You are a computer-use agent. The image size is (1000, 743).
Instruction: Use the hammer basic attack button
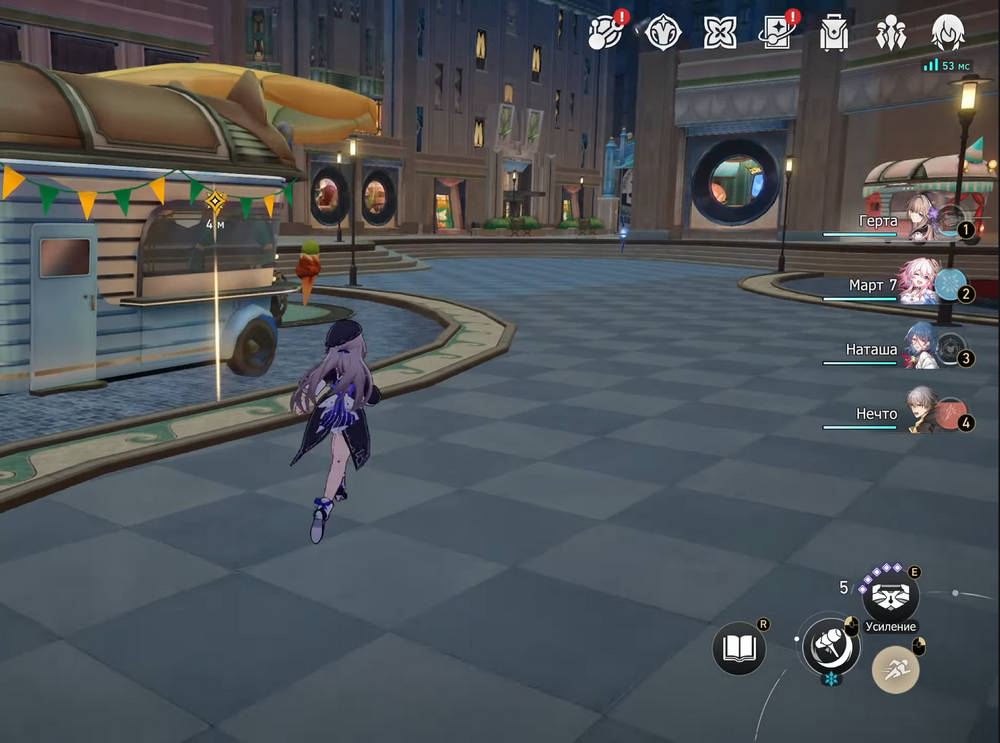[x=830, y=643]
